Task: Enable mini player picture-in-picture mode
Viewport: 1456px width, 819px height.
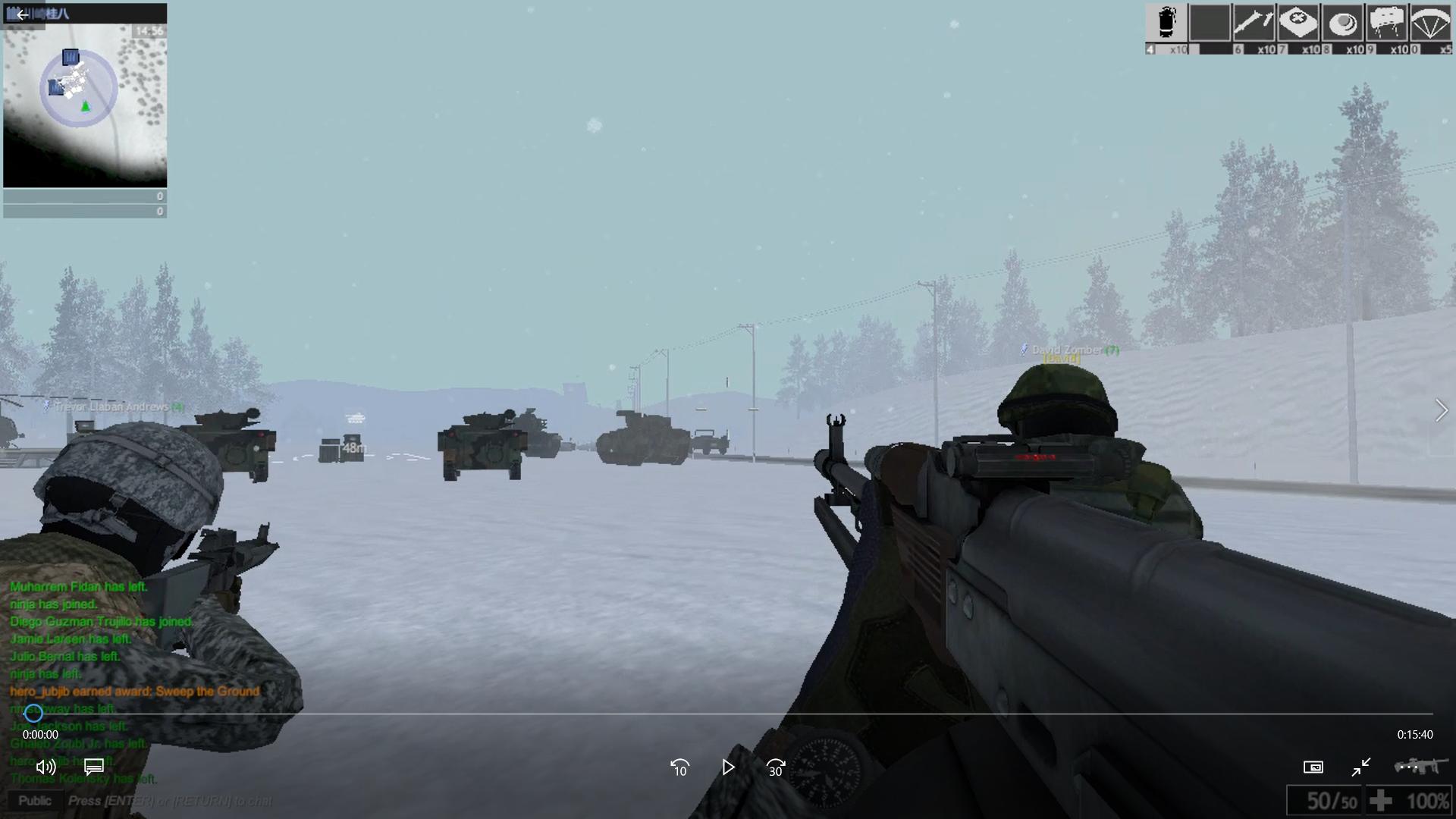Action: [1313, 767]
